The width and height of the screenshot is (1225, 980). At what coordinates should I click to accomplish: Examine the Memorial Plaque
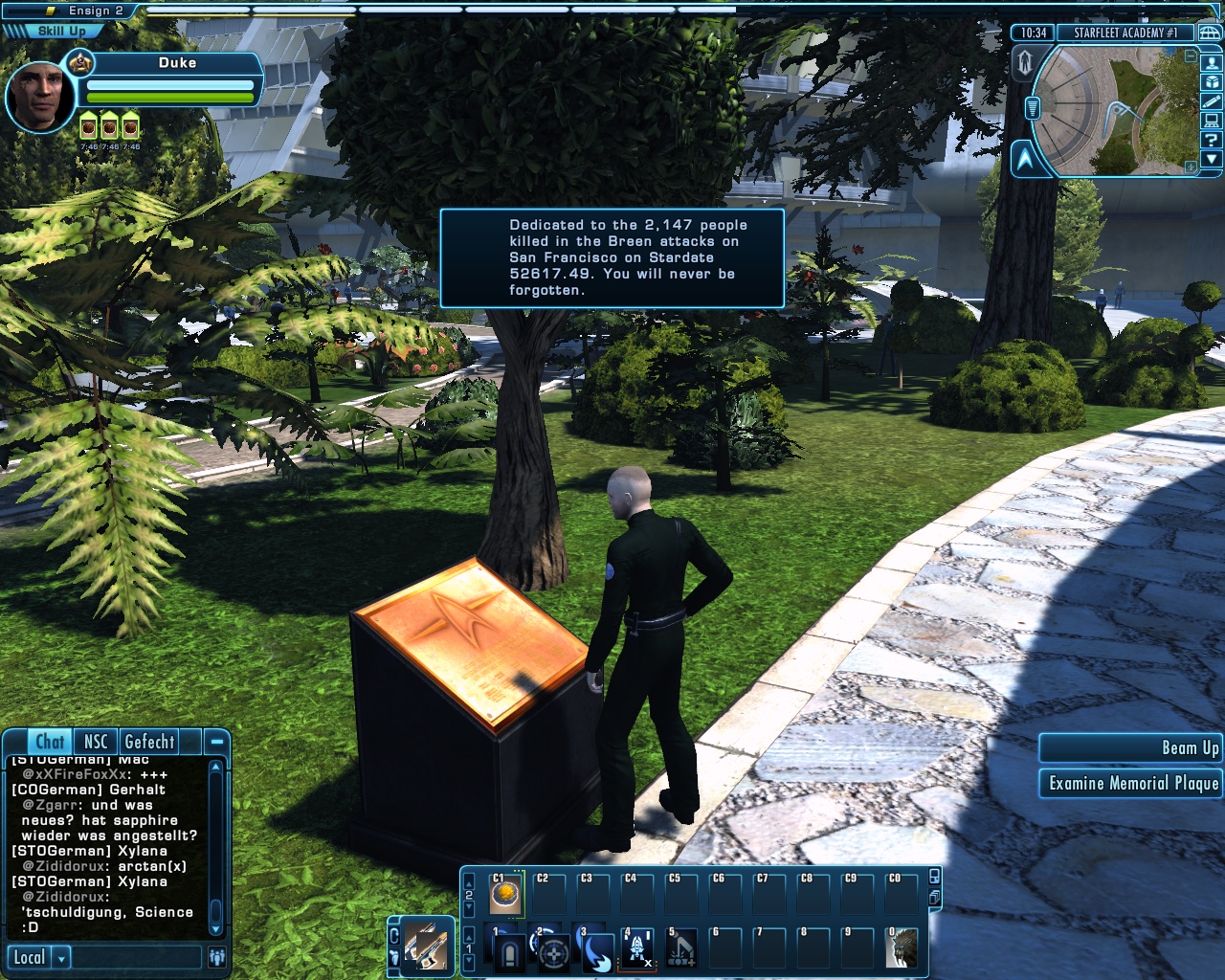[1131, 784]
